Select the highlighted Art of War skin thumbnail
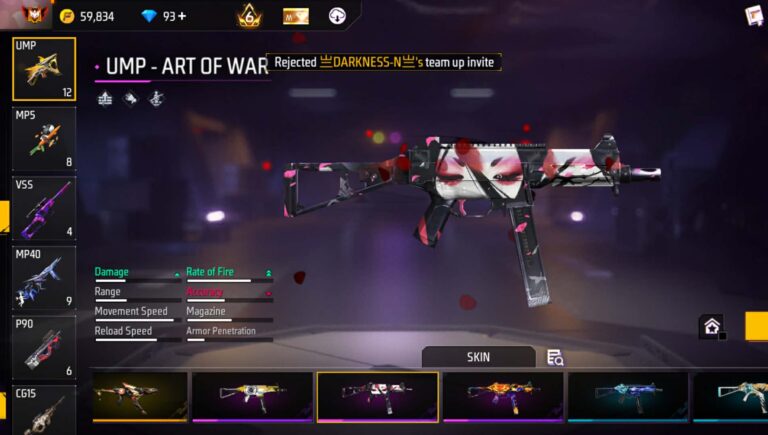This screenshot has height=435, width=768. 377,396
